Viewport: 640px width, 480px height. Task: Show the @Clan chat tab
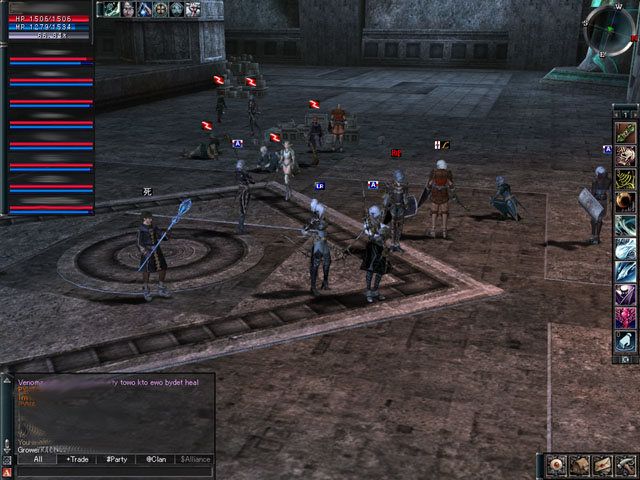tap(155, 459)
